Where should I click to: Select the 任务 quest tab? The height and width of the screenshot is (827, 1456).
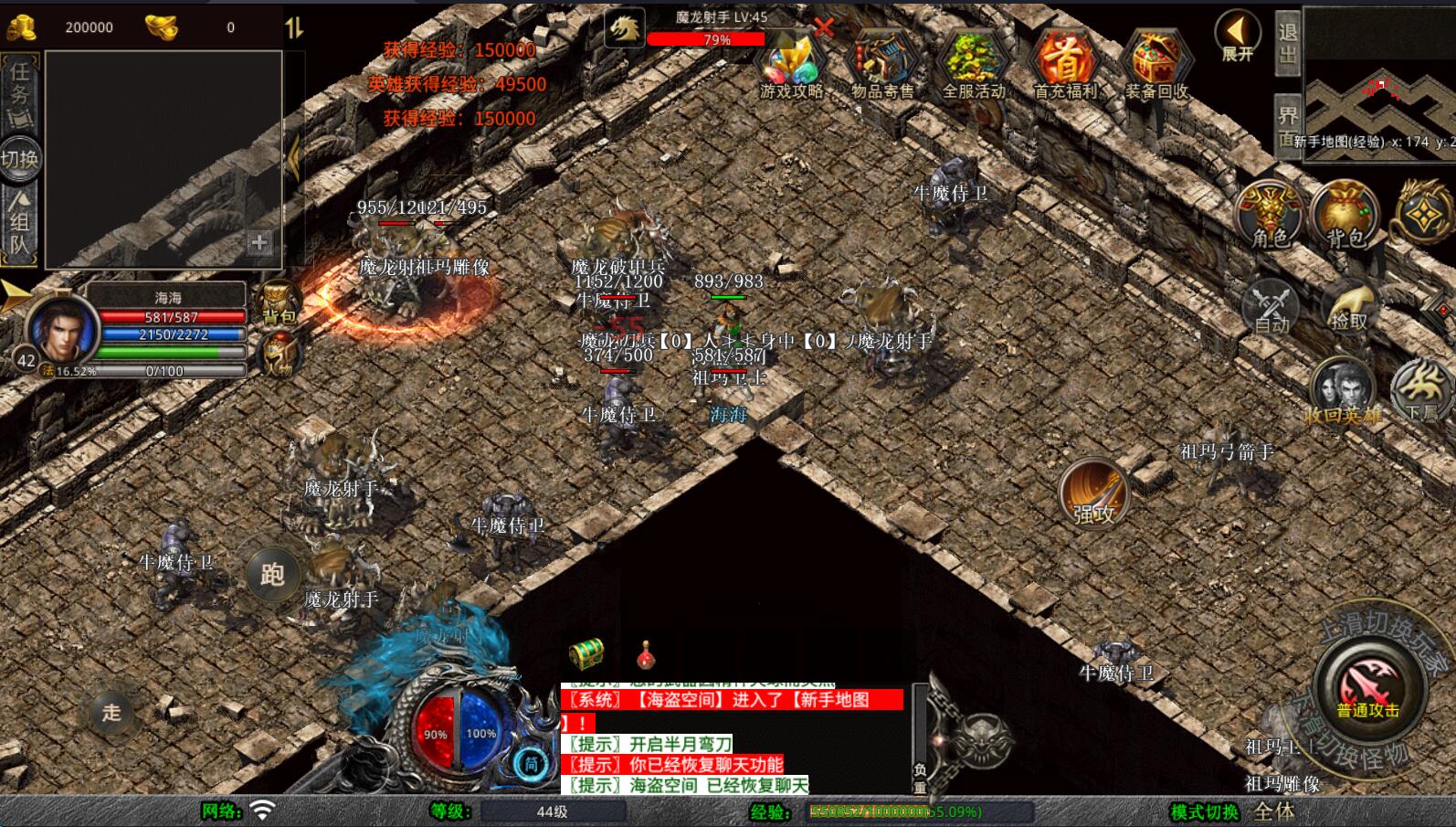tap(19, 93)
